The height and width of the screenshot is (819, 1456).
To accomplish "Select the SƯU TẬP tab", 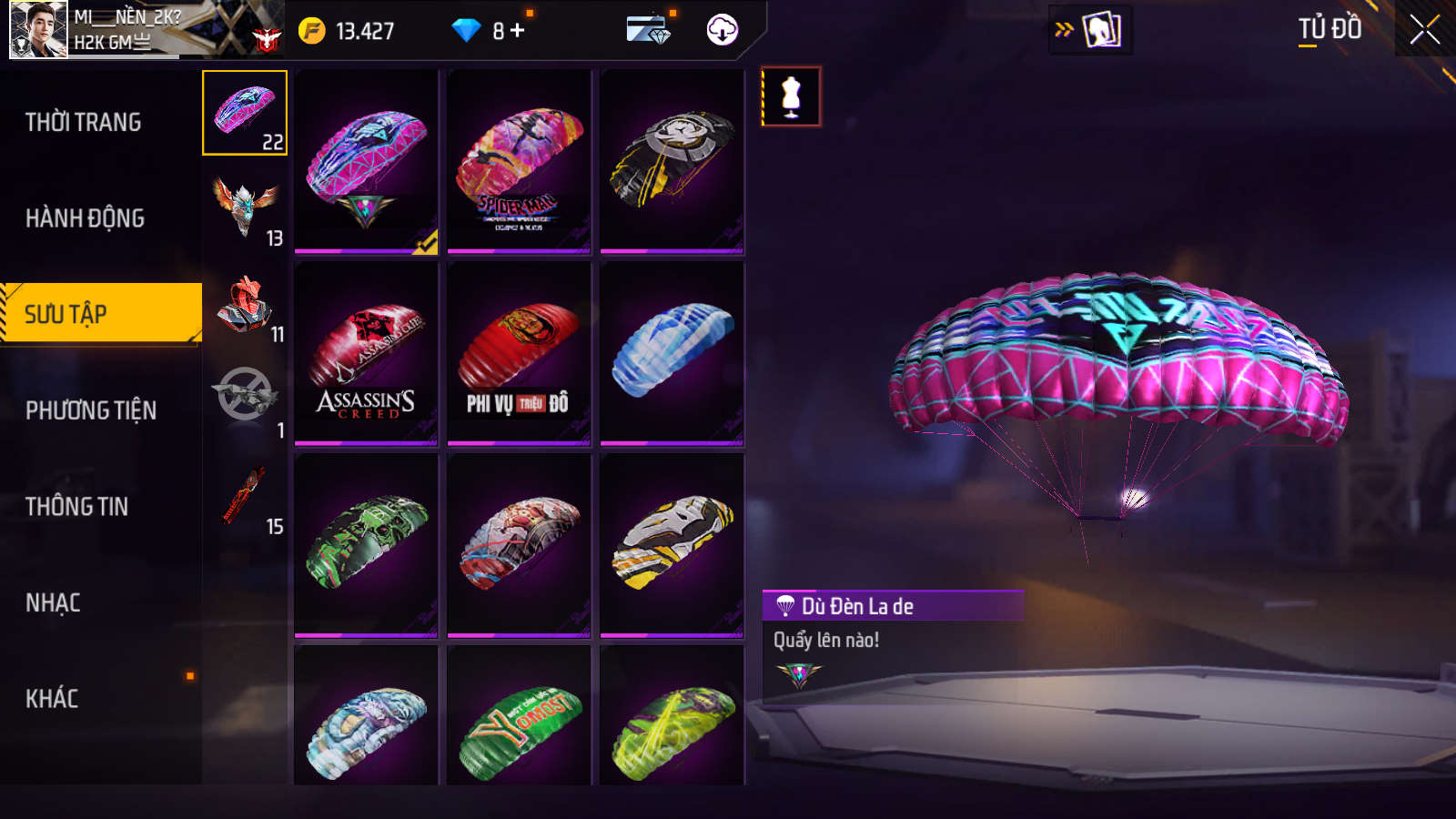I will (x=100, y=314).
